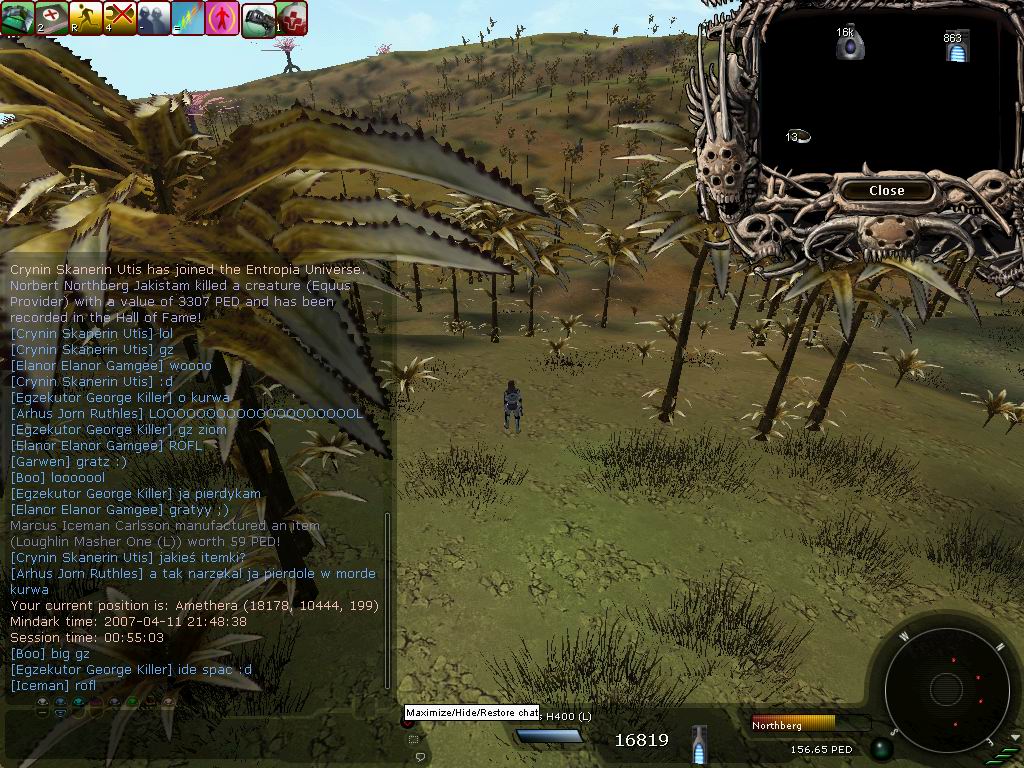
Task: Click the chat window scrollbar
Action: pos(388,600)
